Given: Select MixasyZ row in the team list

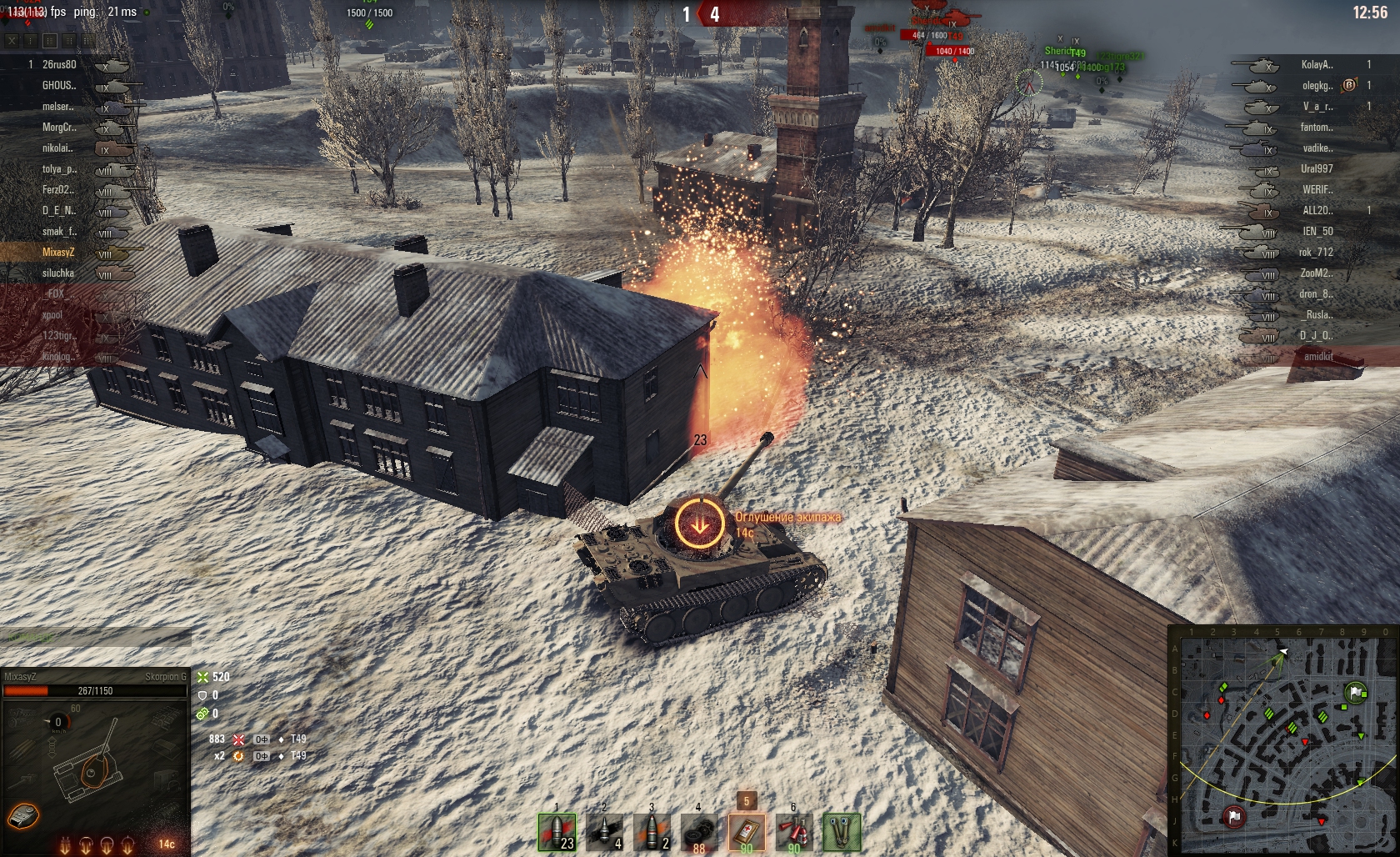Looking at the screenshot, I should coord(58,252).
